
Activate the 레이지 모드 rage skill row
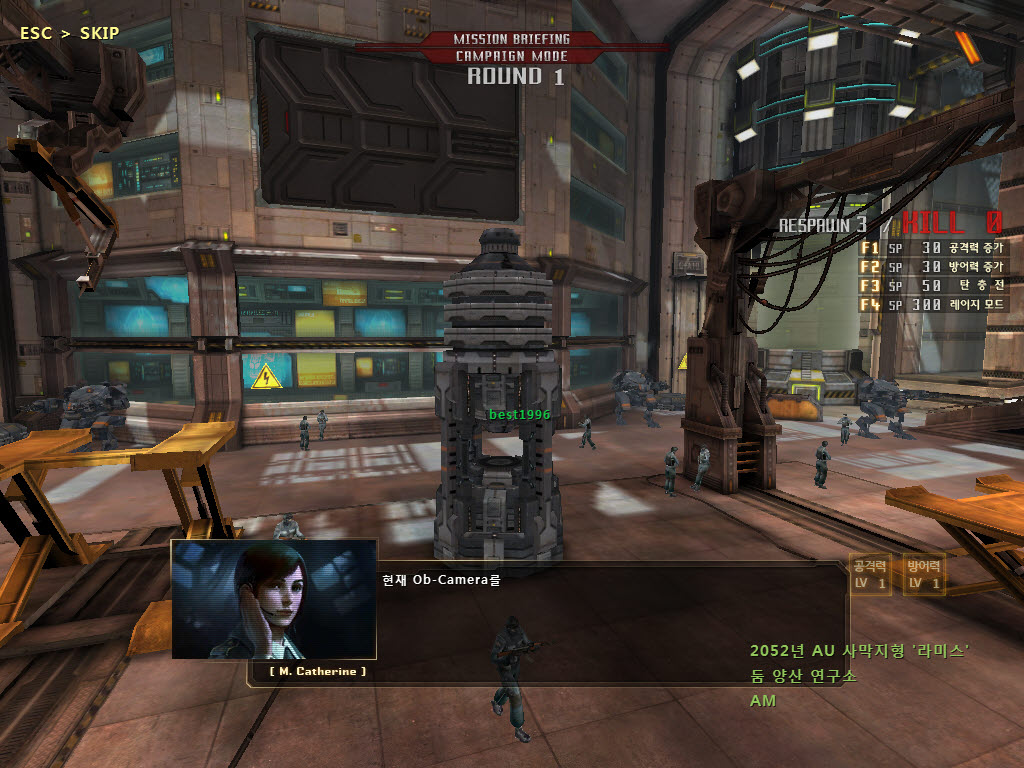[x=932, y=304]
